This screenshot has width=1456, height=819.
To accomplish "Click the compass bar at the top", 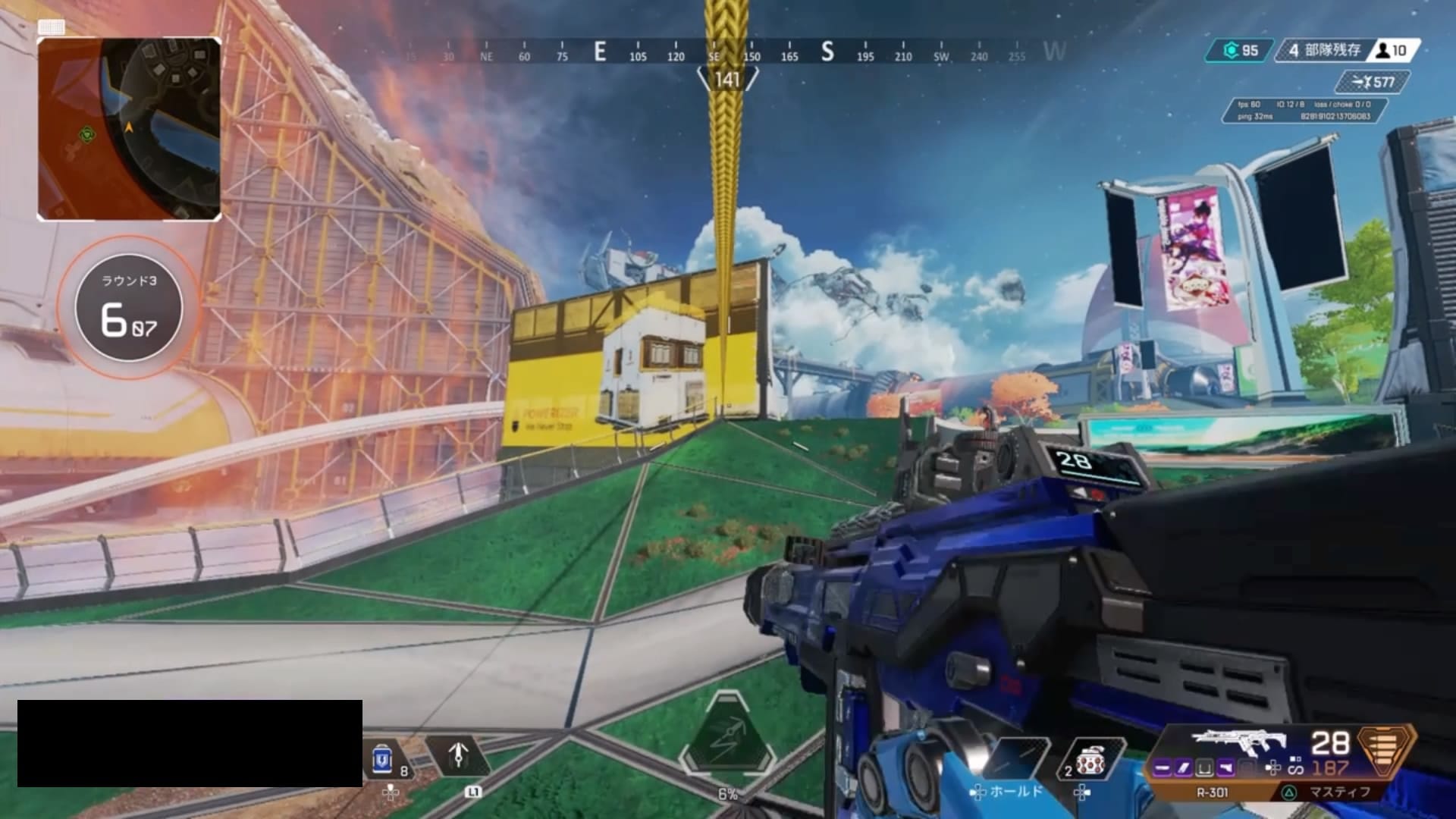I will point(728,53).
